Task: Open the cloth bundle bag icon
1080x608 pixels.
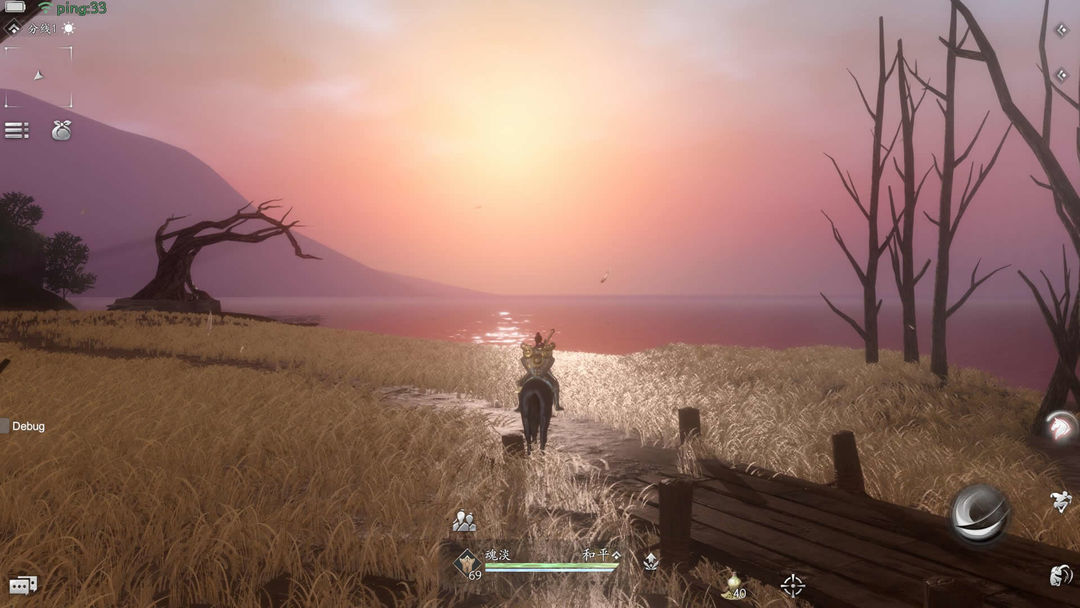Action: [61, 130]
